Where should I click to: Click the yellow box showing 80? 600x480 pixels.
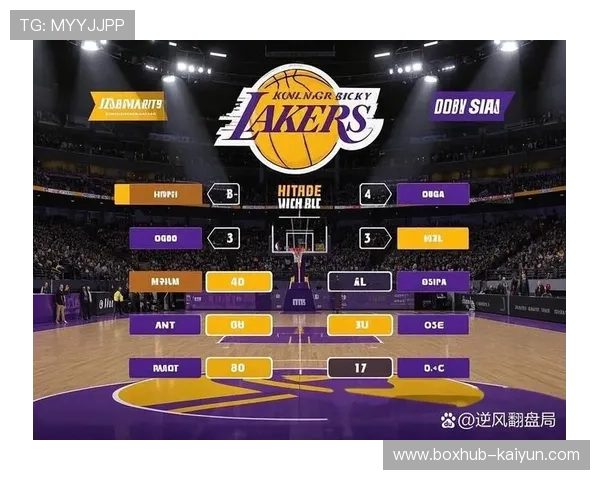tap(238, 368)
